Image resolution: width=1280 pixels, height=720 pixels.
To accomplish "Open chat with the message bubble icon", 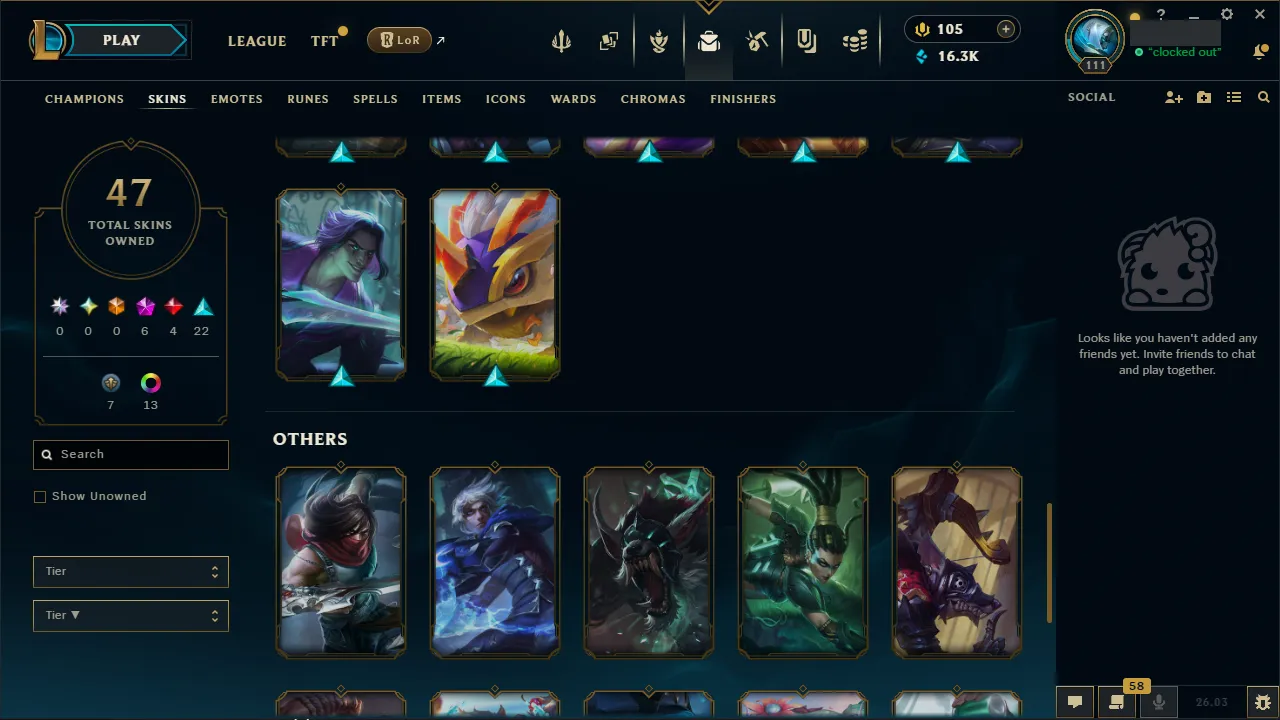I will coord(1075,701).
